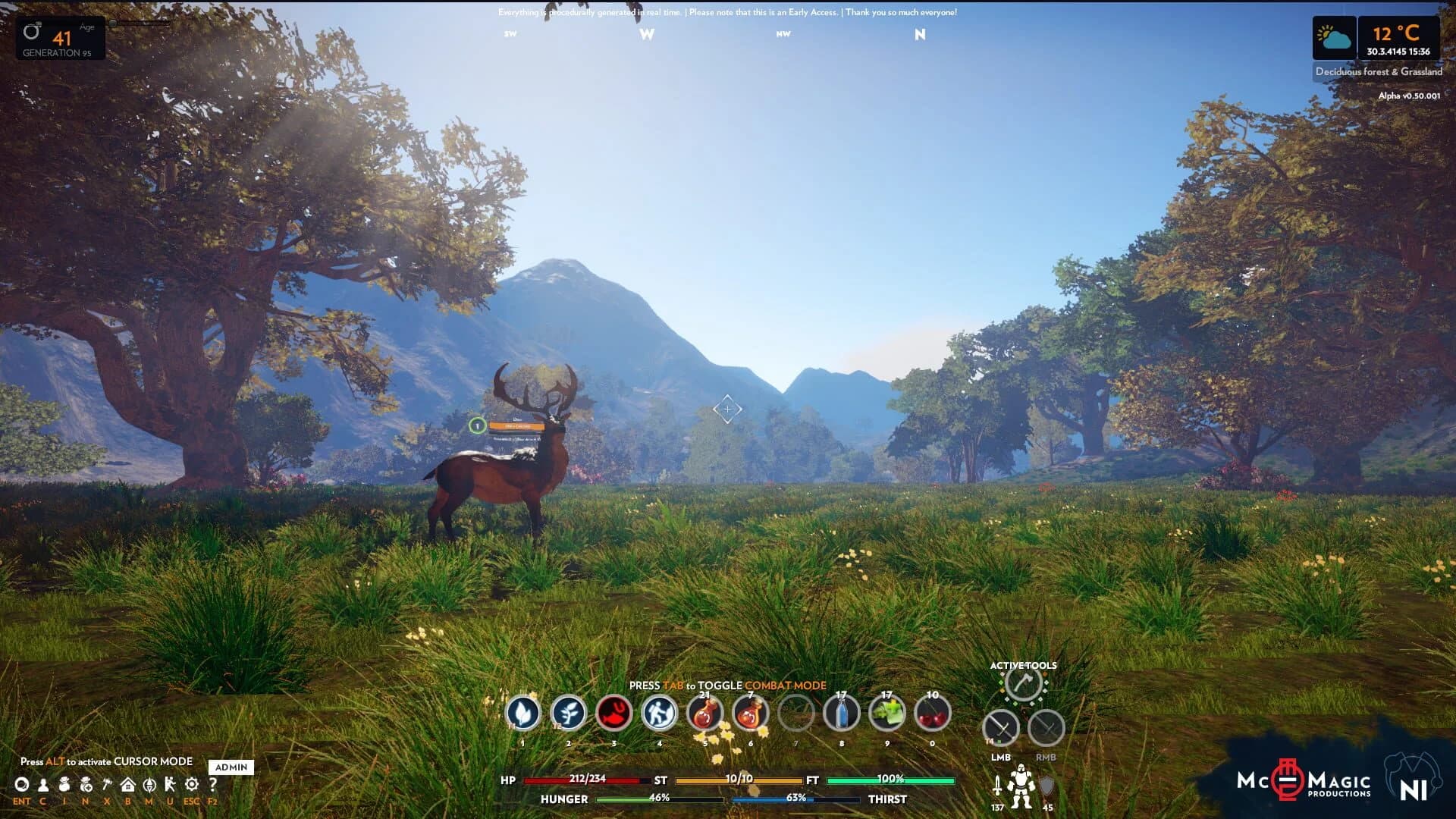Toggle combat mode via the TAB prompt text

[728, 685]
